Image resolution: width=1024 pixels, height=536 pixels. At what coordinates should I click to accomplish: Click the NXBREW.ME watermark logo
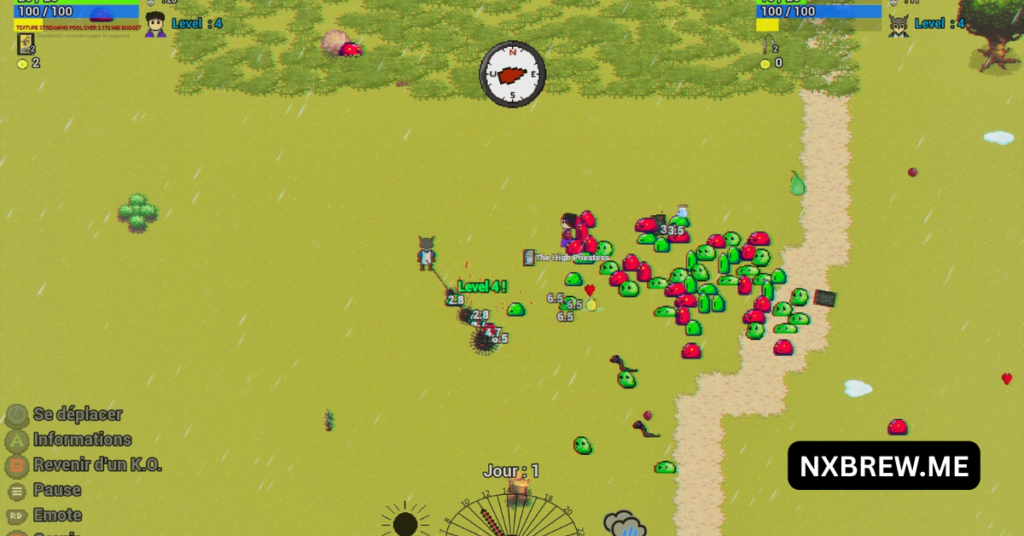(x=883, y=466)
